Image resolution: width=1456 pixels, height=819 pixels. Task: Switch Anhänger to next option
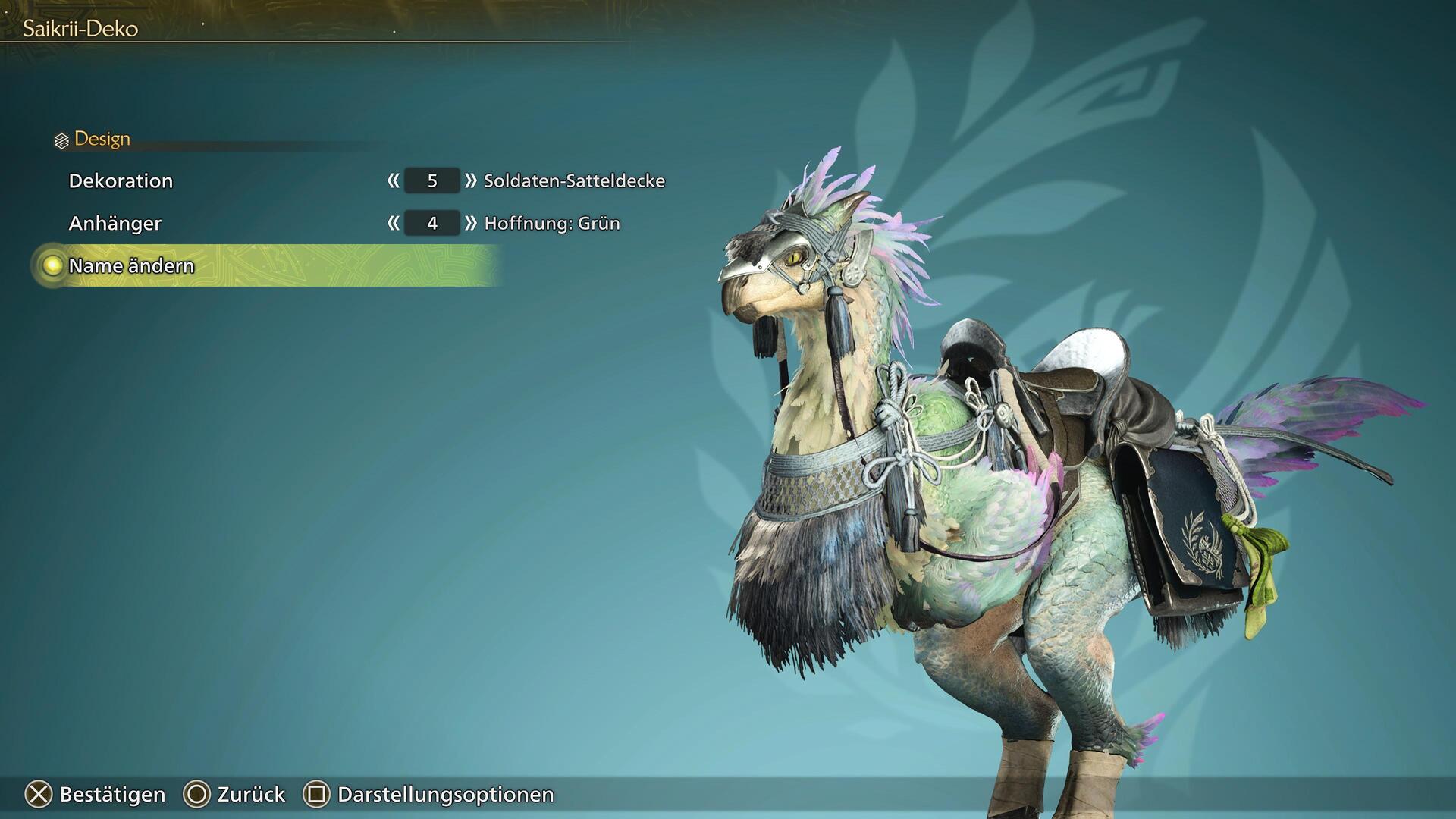(471, 224)
